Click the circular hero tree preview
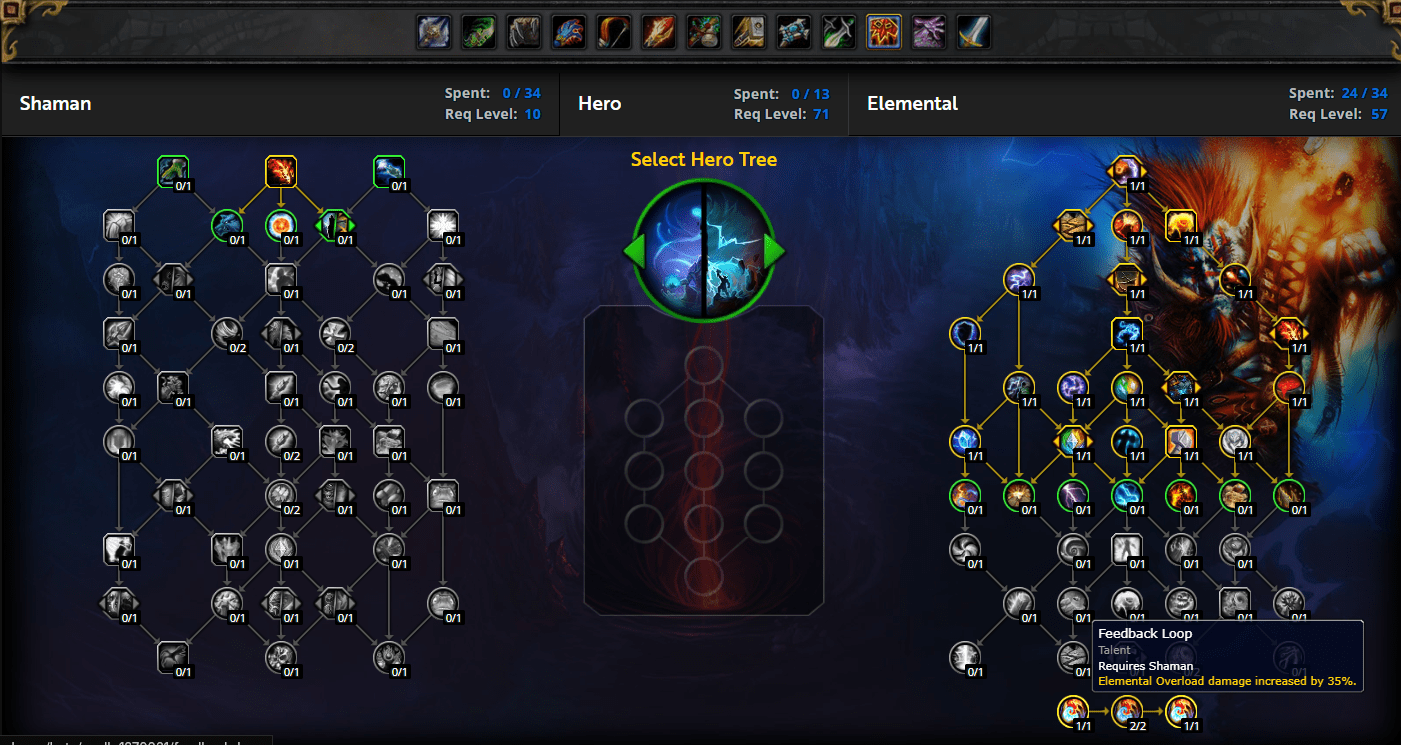Image resolution: width=1401 pixels, height=745 pixels. click(703, 250)
